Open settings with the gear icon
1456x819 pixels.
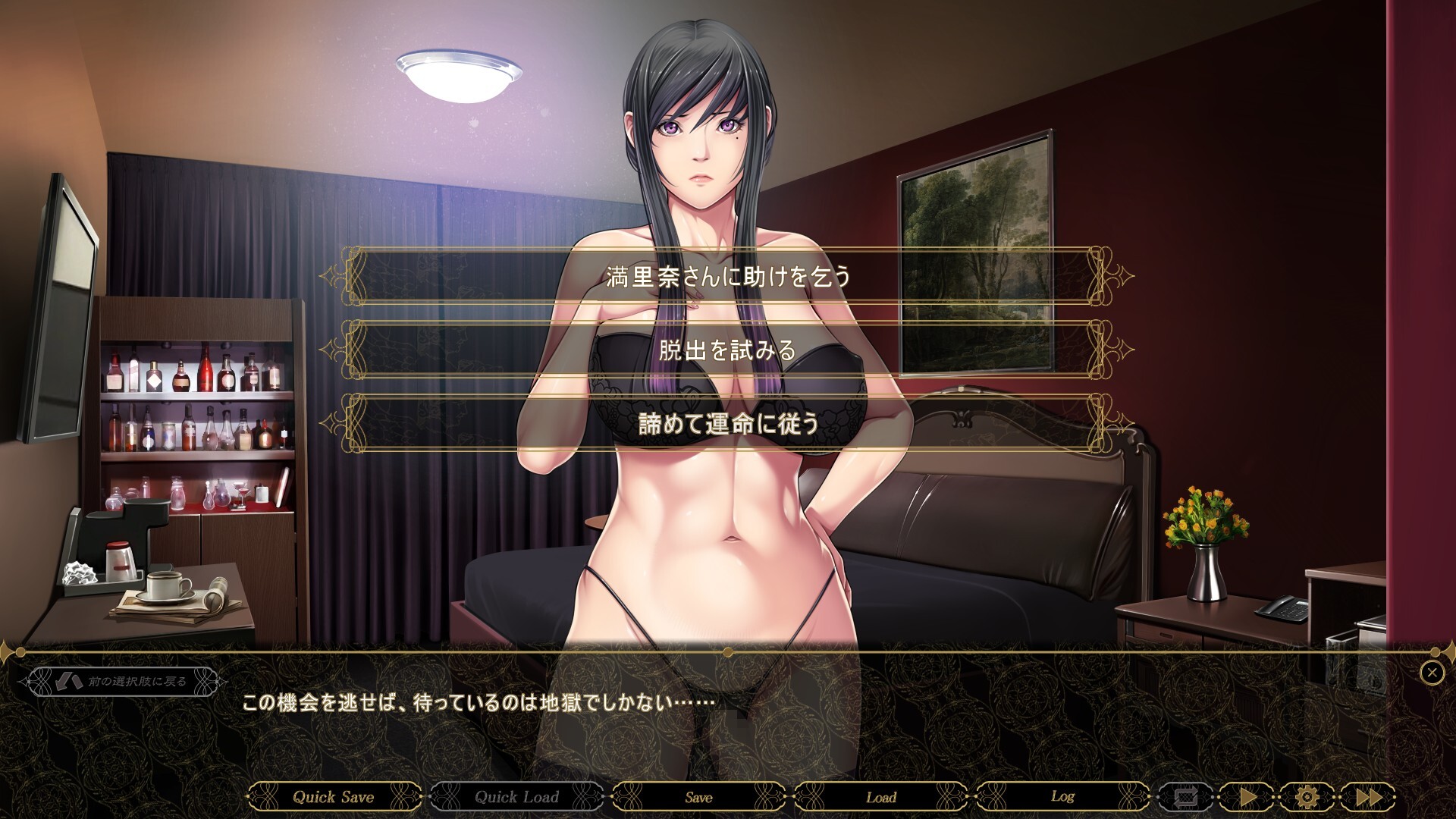click(1307, 797)
